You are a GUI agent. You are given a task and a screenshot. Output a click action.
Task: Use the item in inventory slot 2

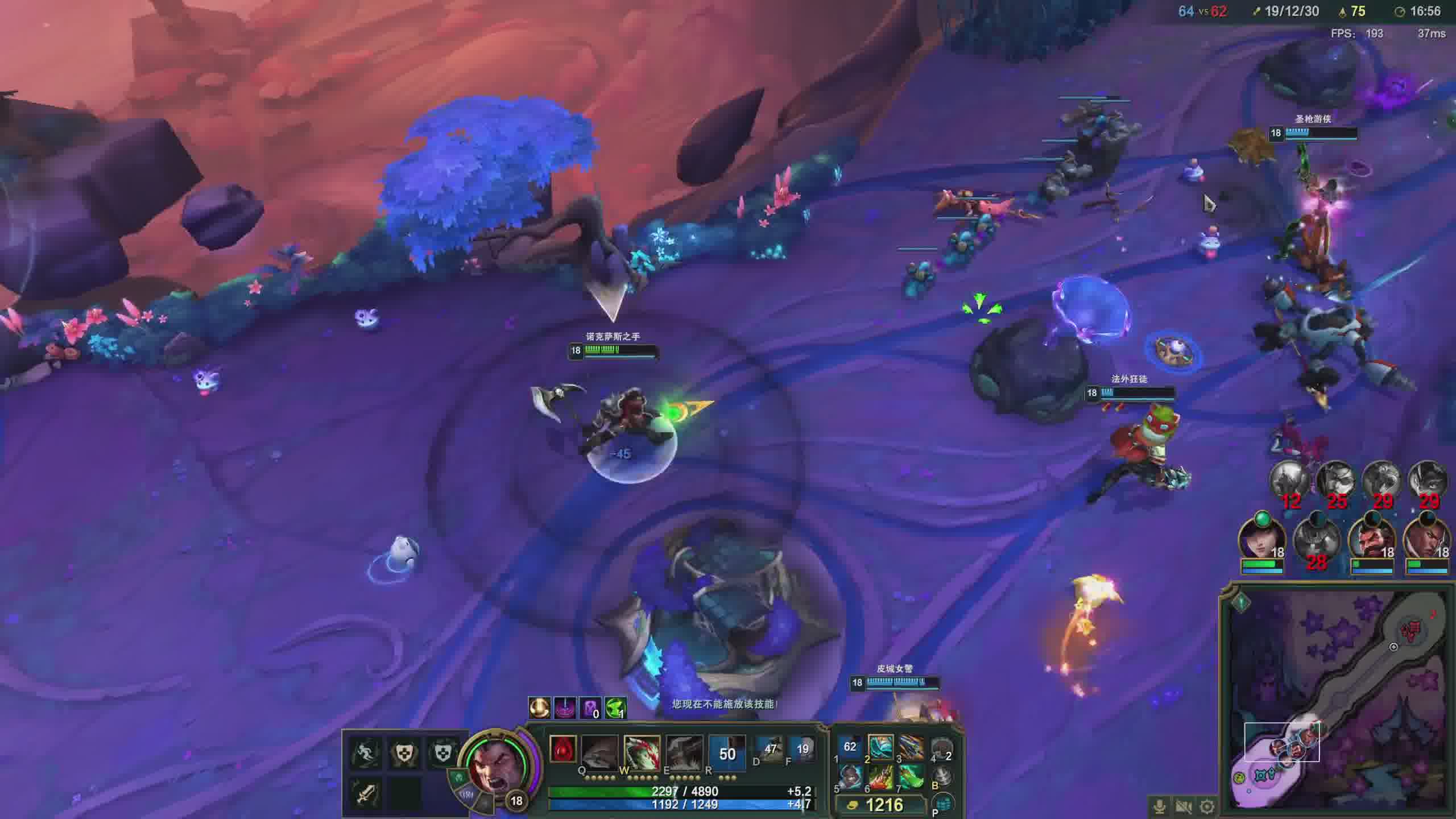coord(881,747)
